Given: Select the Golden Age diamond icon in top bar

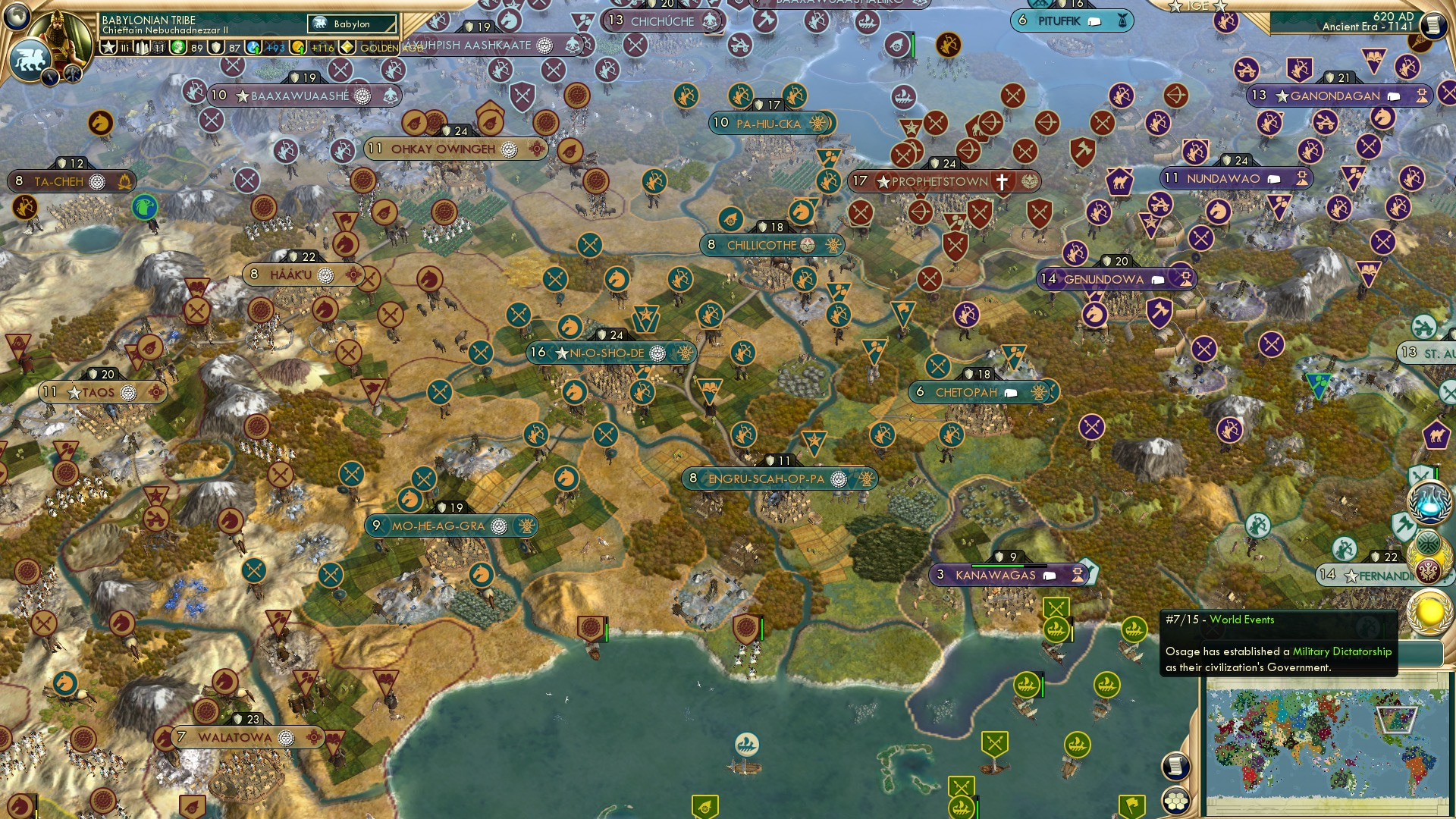Looking at the screenshot, I should (x=348, y=47).
